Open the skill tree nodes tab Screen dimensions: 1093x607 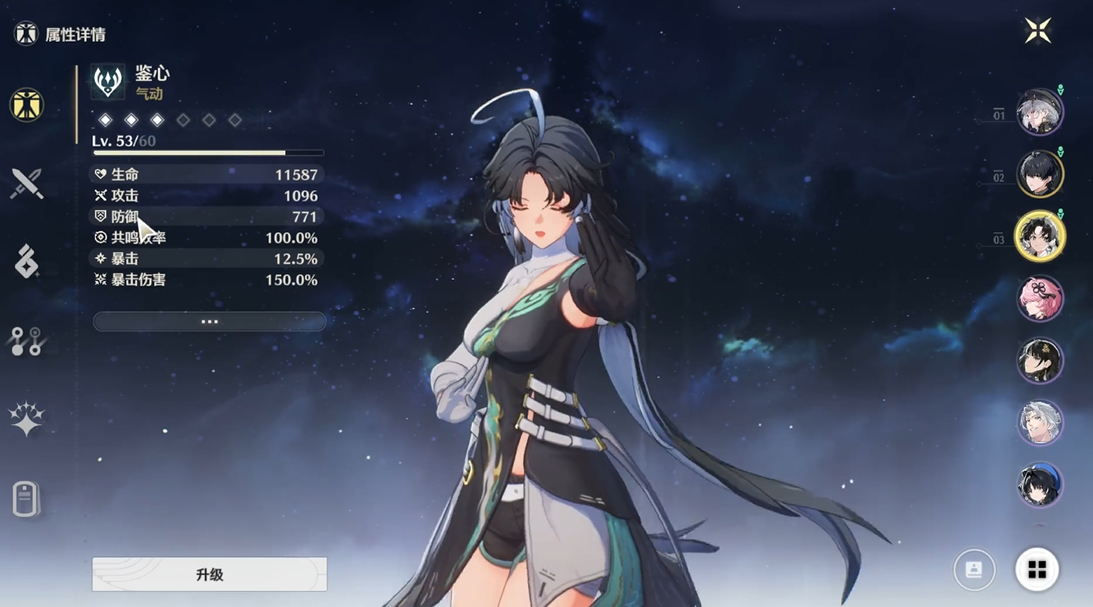26,340
